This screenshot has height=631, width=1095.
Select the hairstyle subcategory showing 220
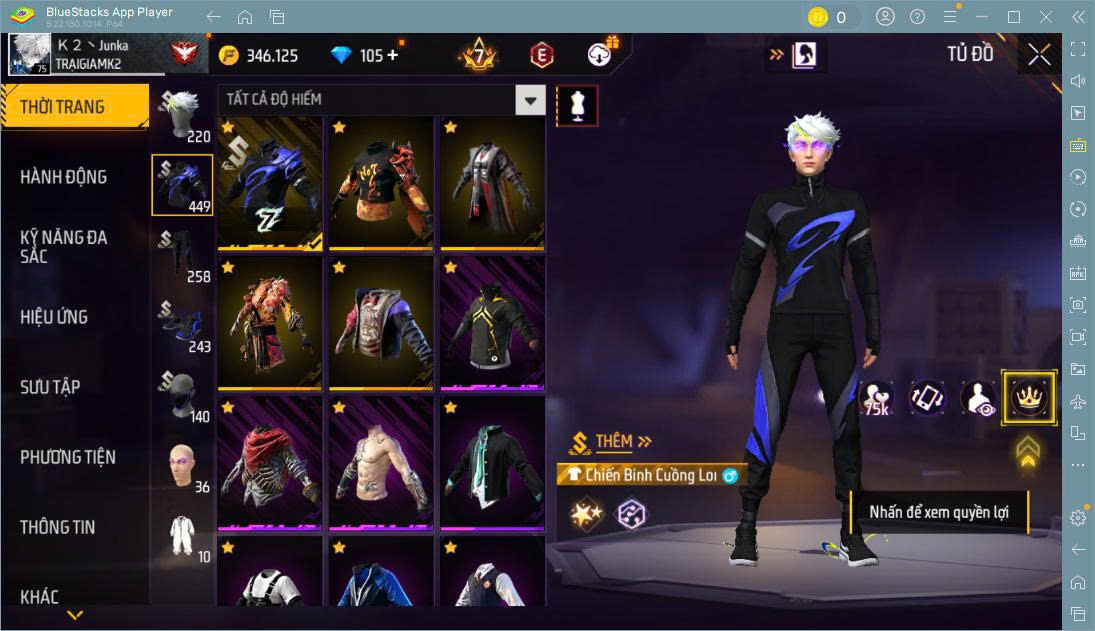point(181,115)
